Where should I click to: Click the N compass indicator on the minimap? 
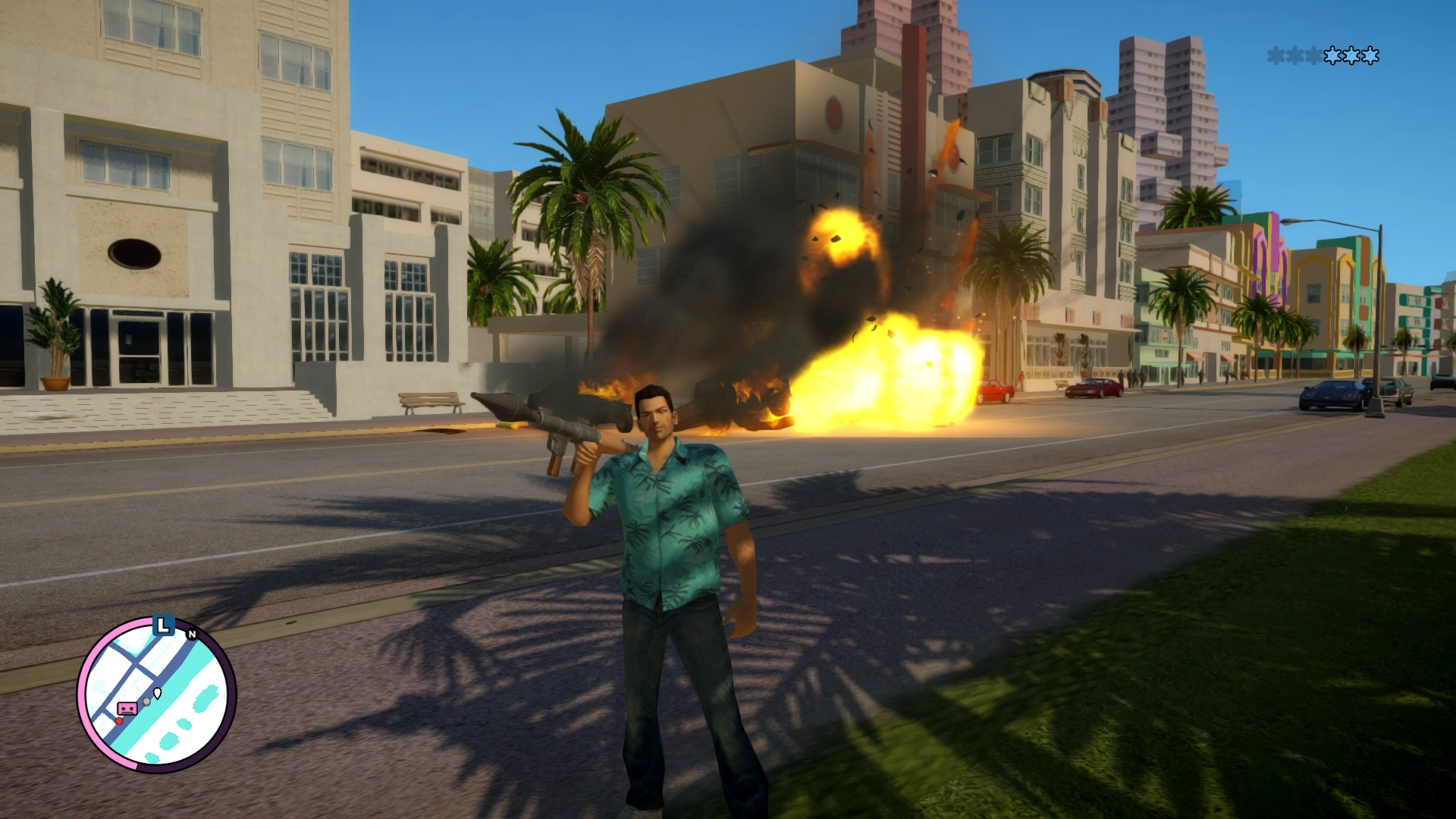click(x=192, y=634)
